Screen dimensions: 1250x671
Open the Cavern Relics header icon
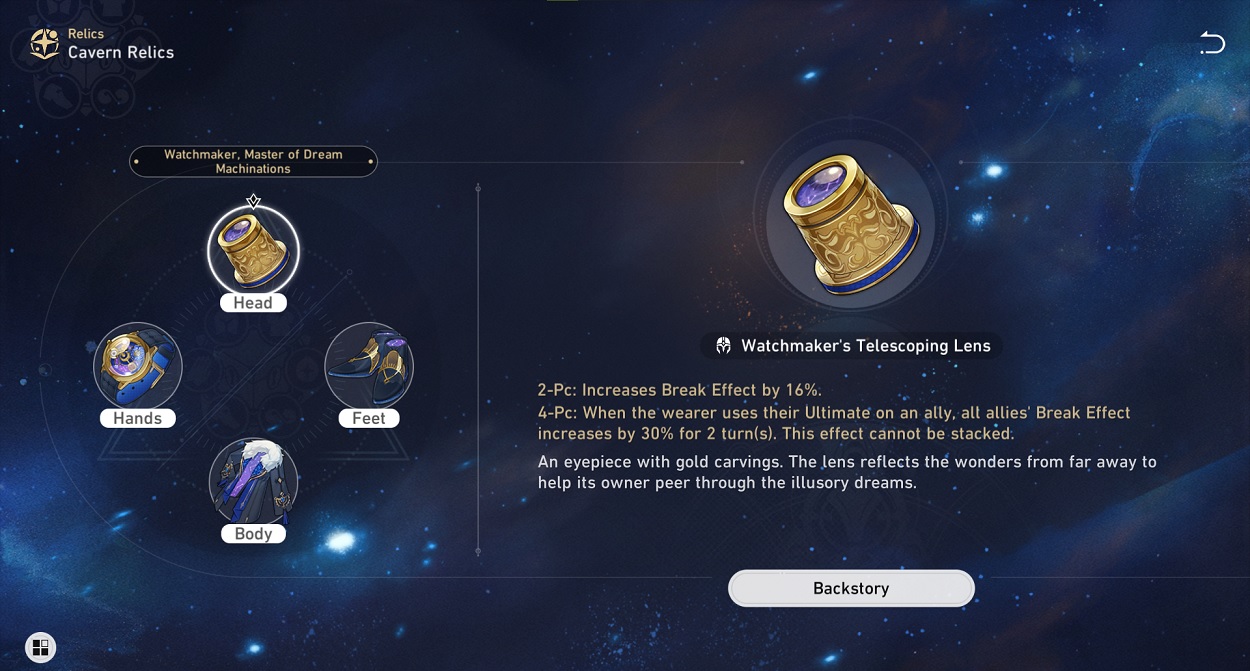(x=44, y=44)
